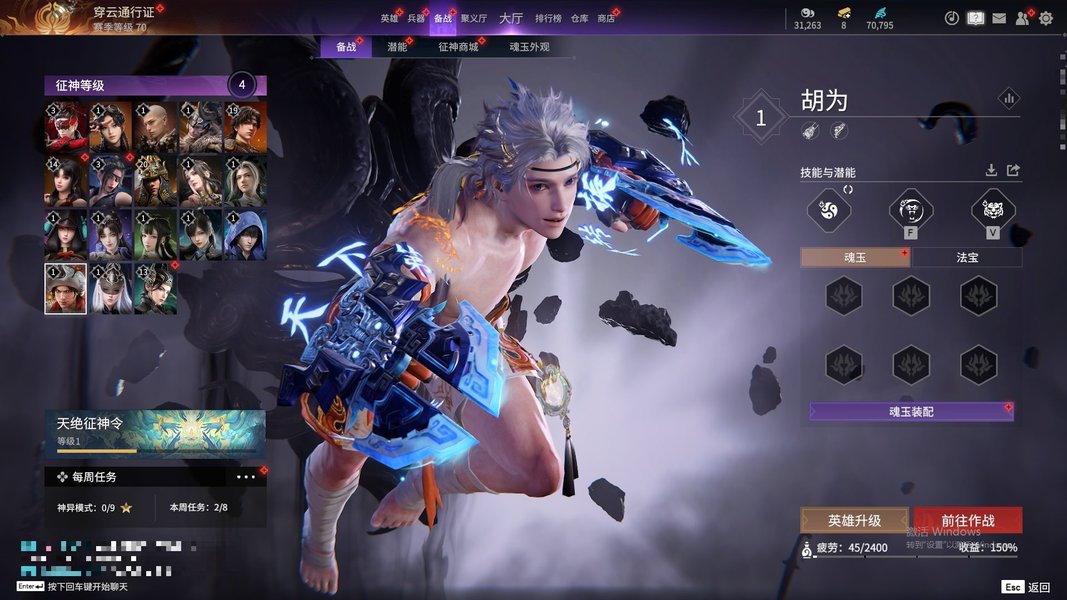Switch to the 潜能 tab
This screenshot has height=600, width=1067.
pyautogui.click(x=397, y=47)
